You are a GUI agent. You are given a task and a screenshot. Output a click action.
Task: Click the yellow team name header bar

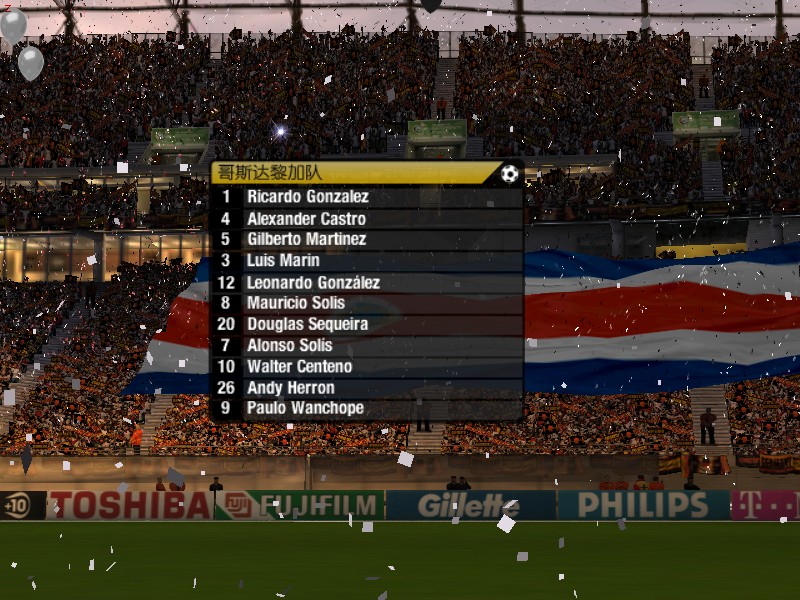[x=350, y=173]
